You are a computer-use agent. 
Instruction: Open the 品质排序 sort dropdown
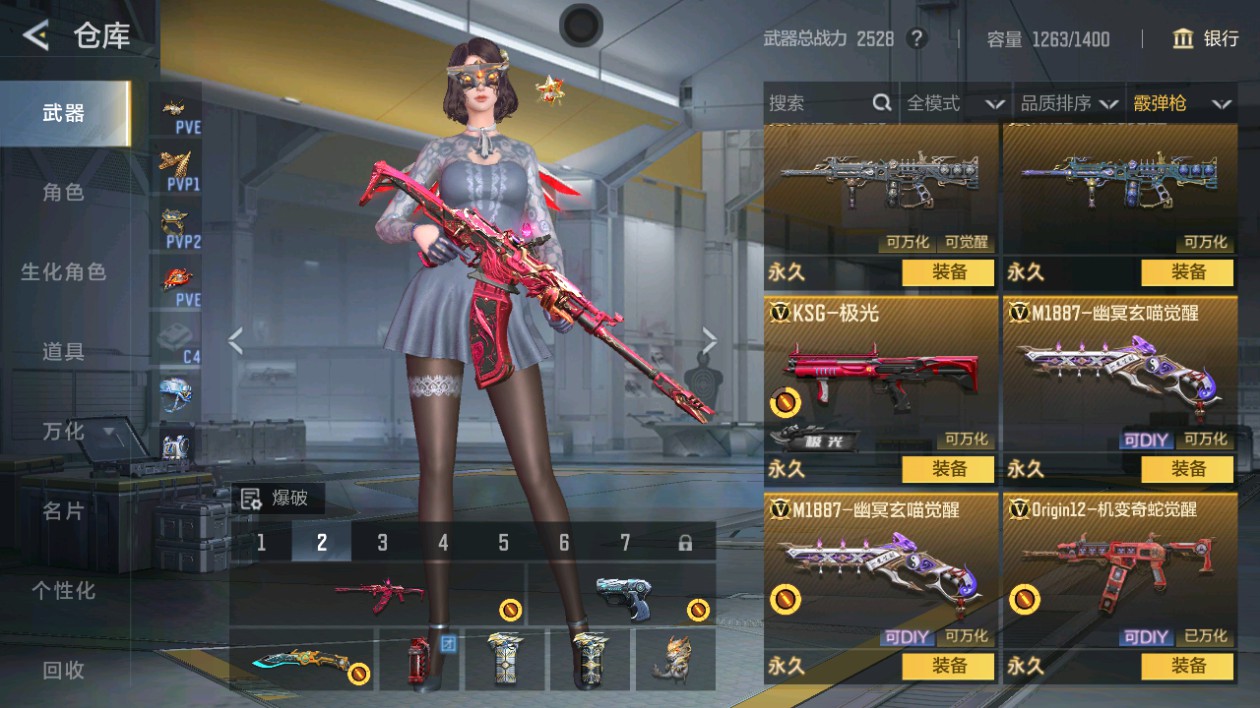point(1068,103)
